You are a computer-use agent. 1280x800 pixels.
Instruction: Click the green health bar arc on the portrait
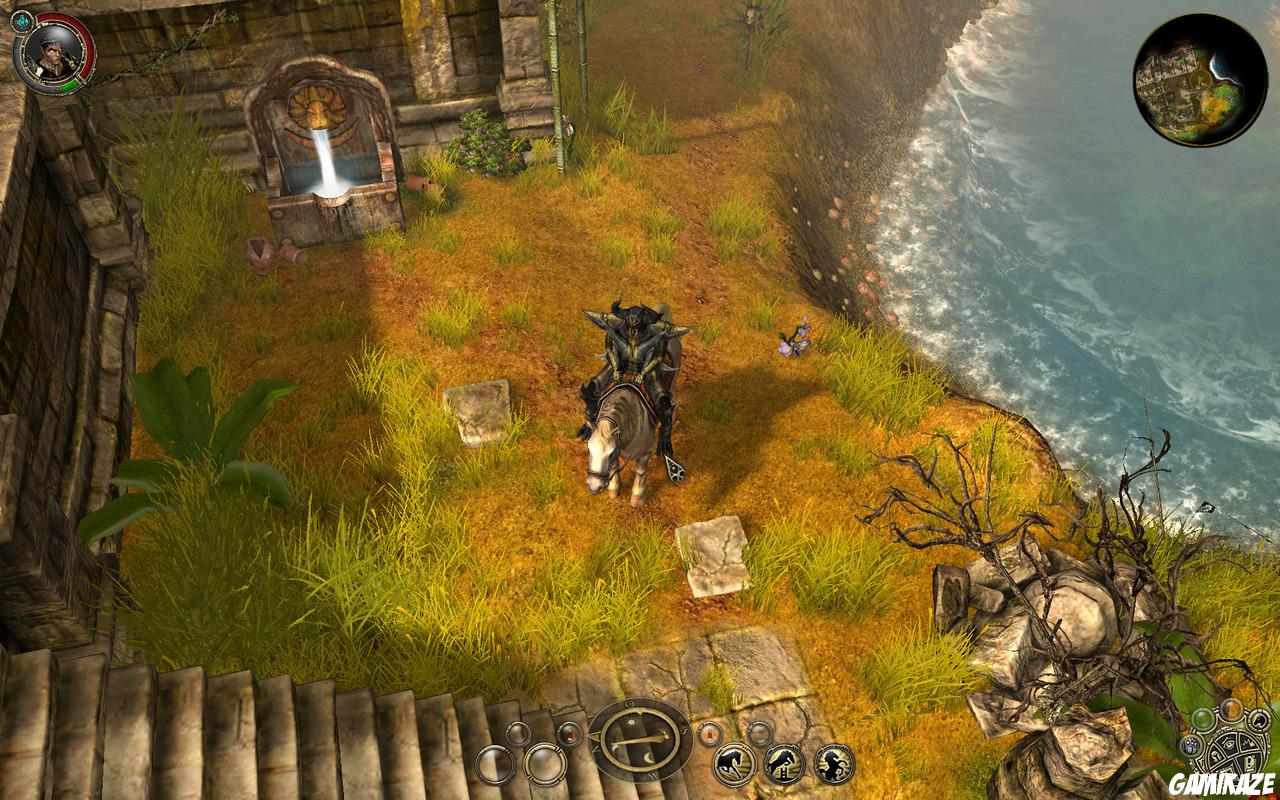(x=69, y=86)
